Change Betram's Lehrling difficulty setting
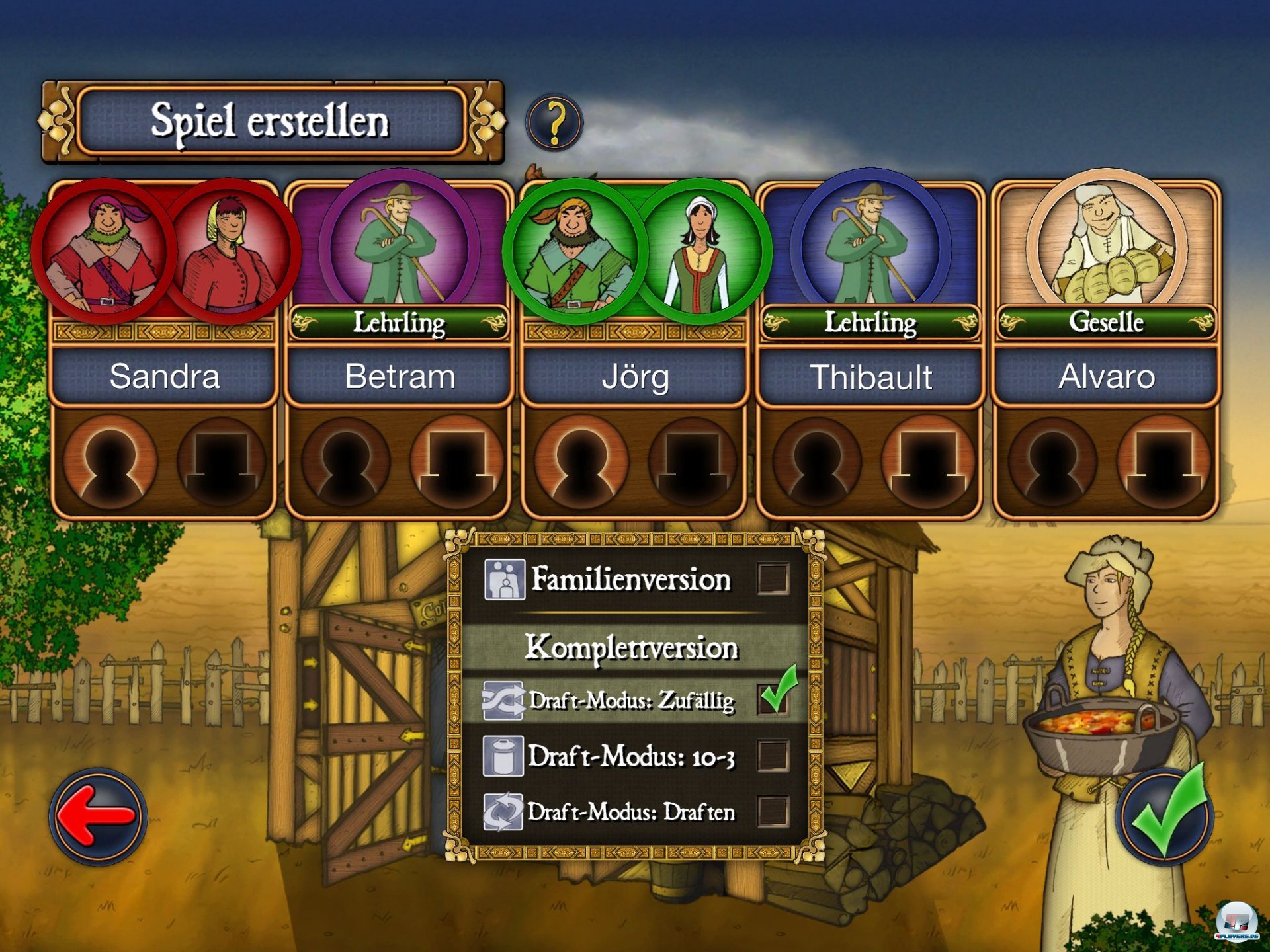Image resolution: width=1270 pixels, height=952 pixels. click(399, 323)
